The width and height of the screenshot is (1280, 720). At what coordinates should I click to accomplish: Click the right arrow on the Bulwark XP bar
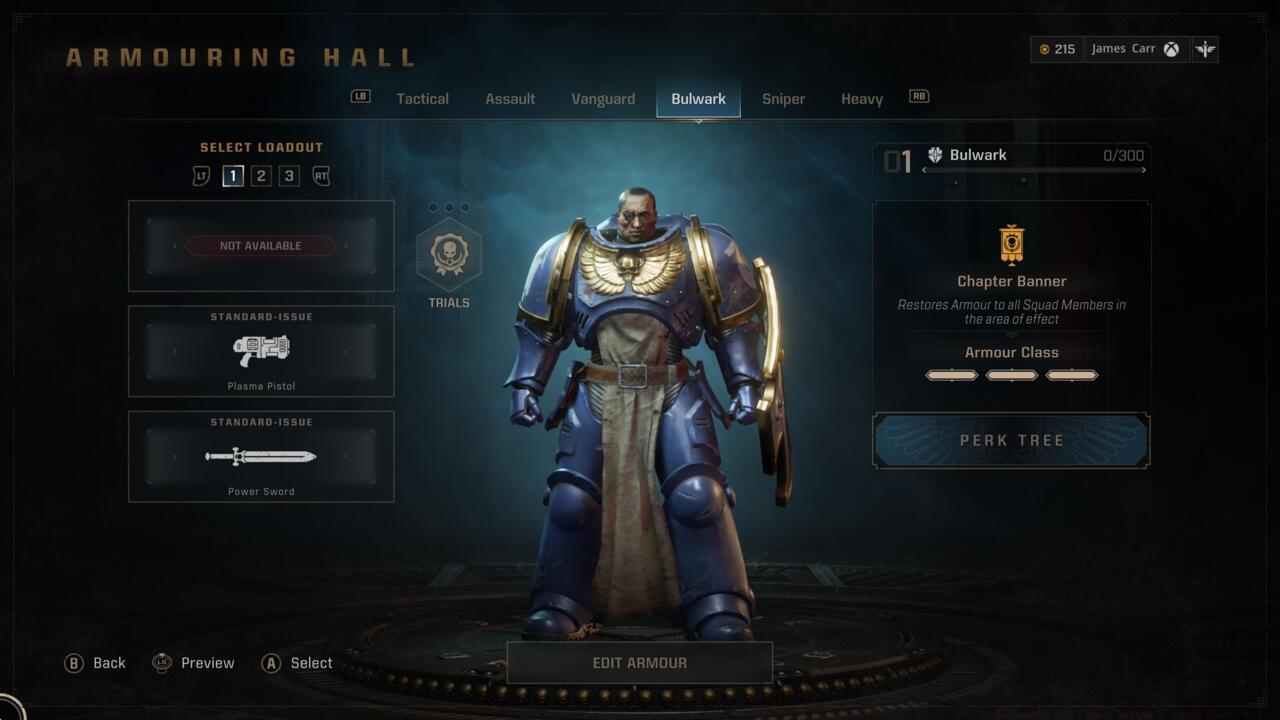click(x=1143, y=170)
